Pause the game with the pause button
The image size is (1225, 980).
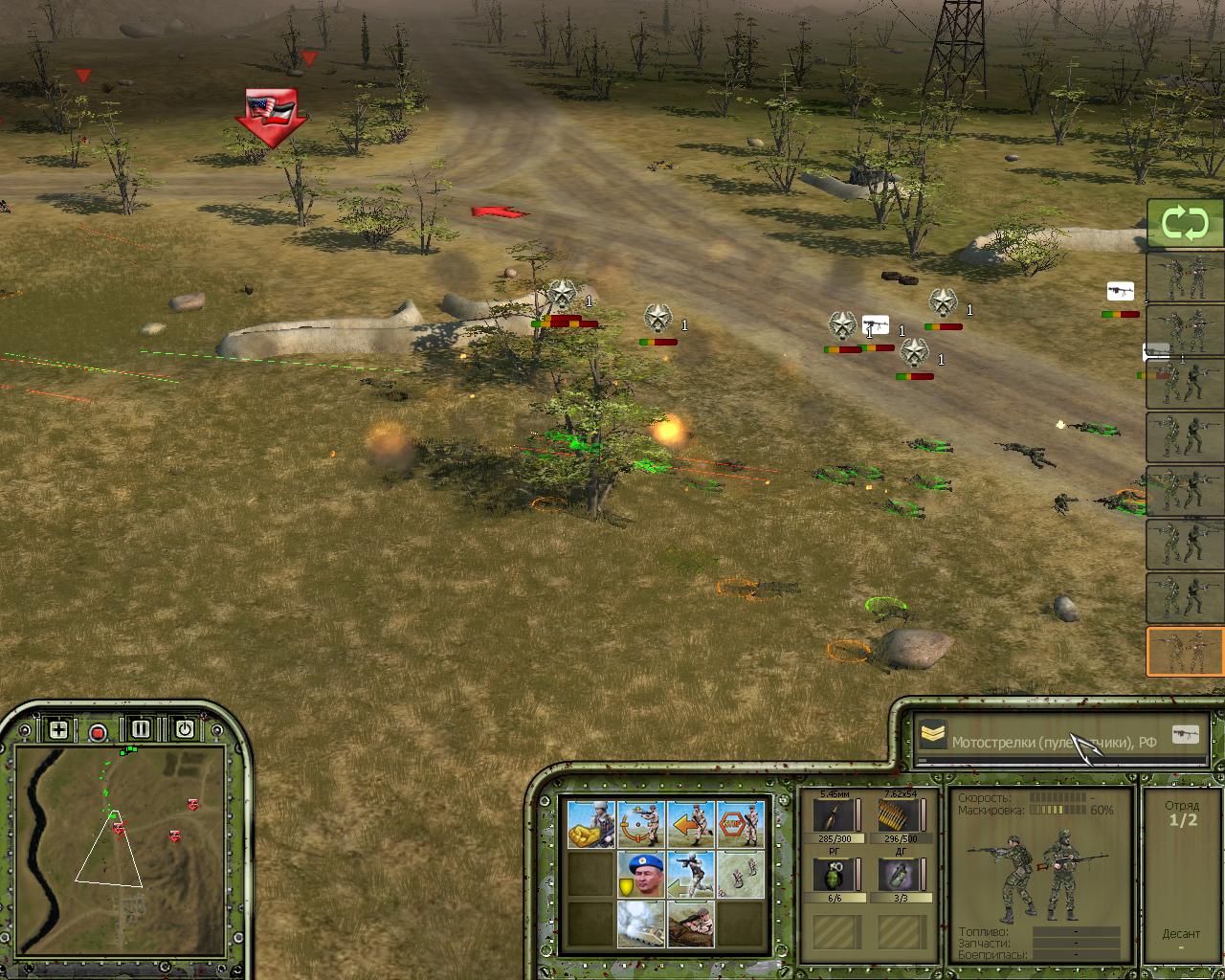141,729
